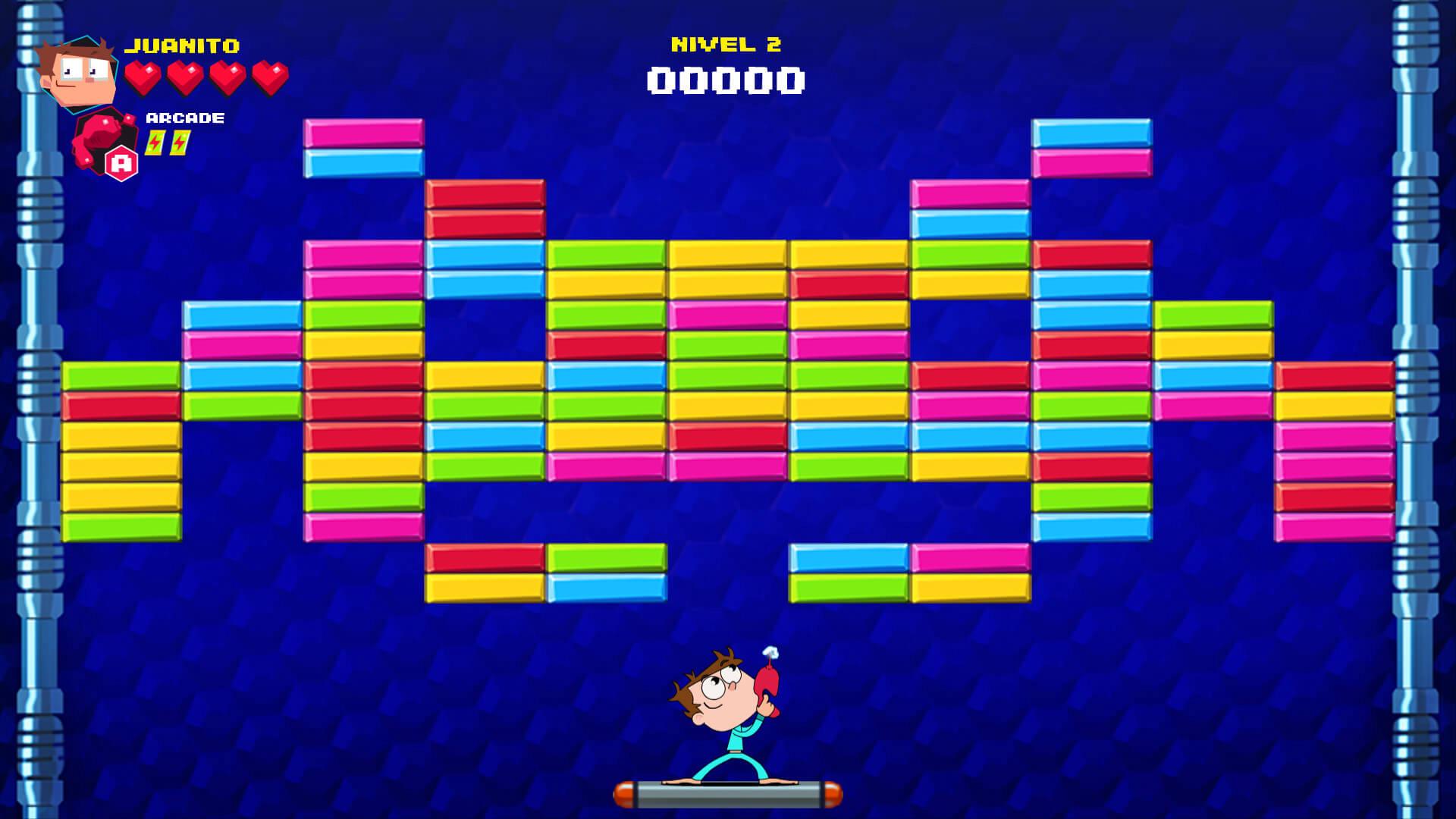Screen dimensions: 1456x819
Task: Click the green brick in the bottom-left column
Action: click(x=121, y=527)
